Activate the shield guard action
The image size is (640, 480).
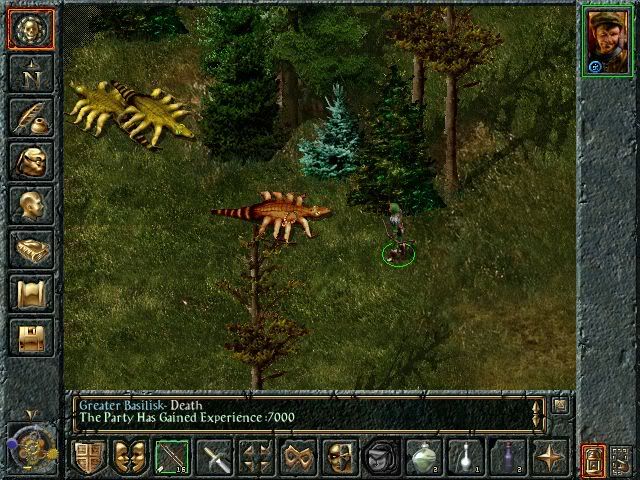(x=88, y=458)
